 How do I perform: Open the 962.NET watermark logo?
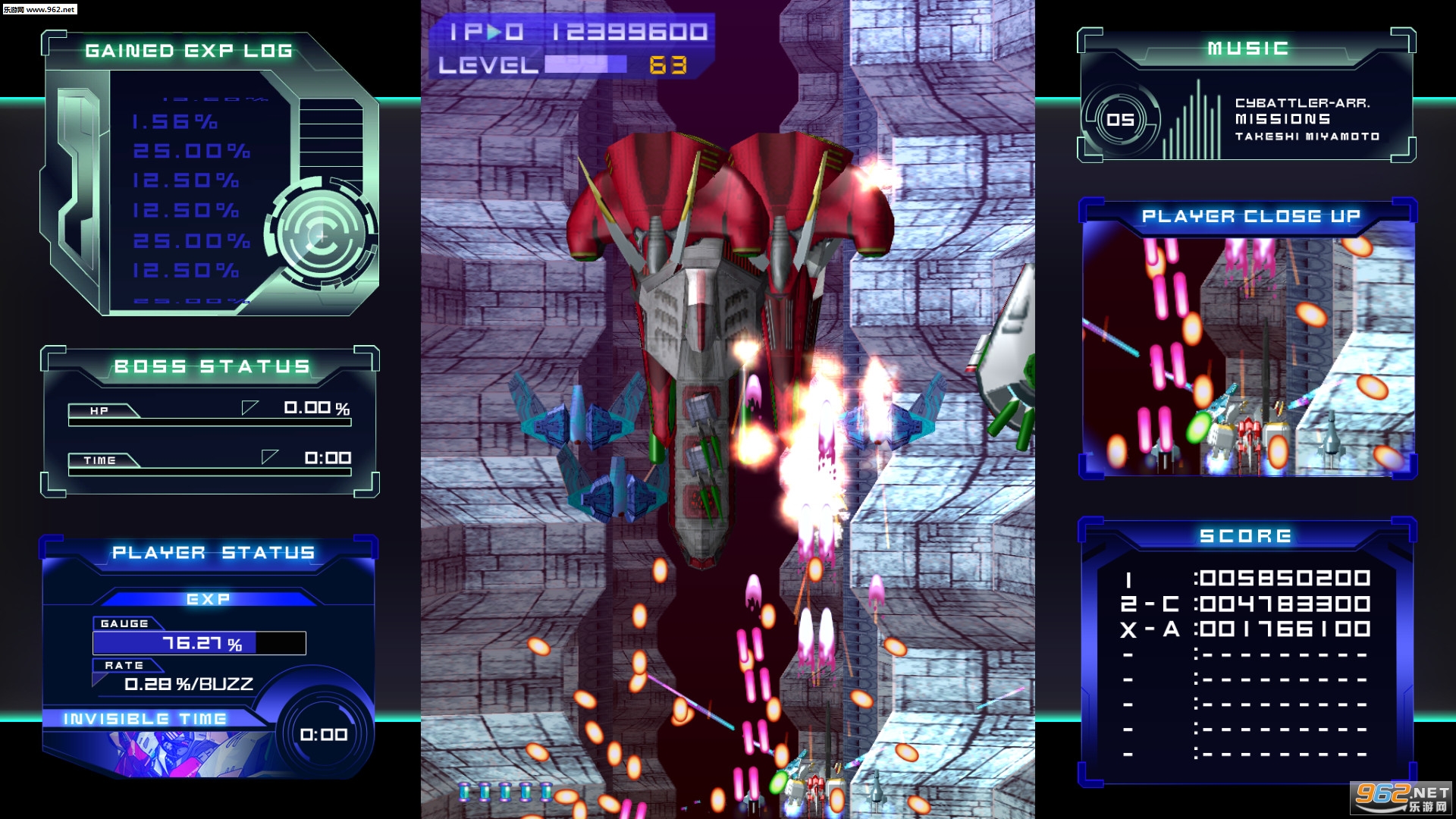click(x=1401, y=798)
